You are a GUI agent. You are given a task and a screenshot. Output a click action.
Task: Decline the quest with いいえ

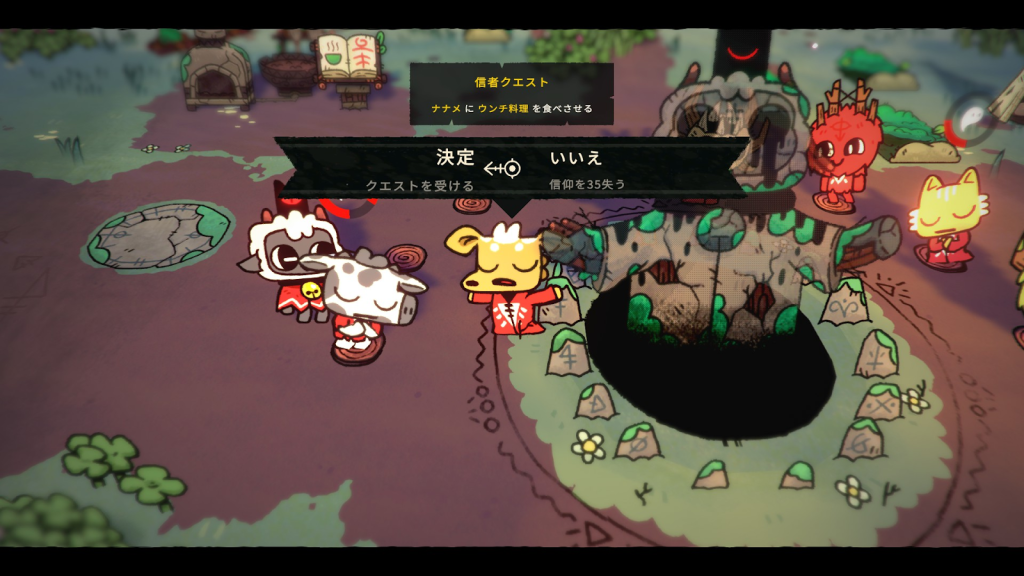[577, 158]
